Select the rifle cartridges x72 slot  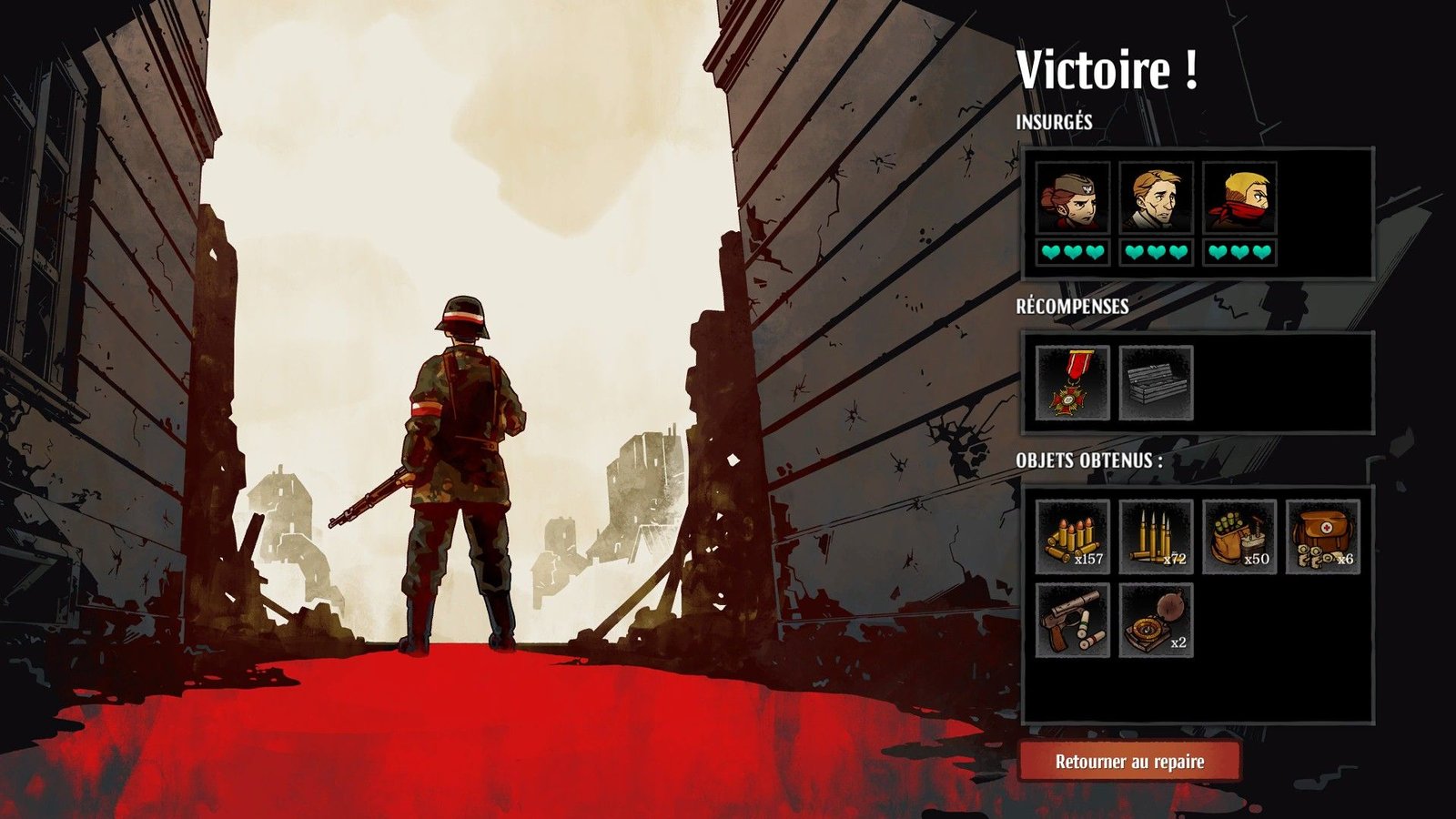coord(1156,537)
